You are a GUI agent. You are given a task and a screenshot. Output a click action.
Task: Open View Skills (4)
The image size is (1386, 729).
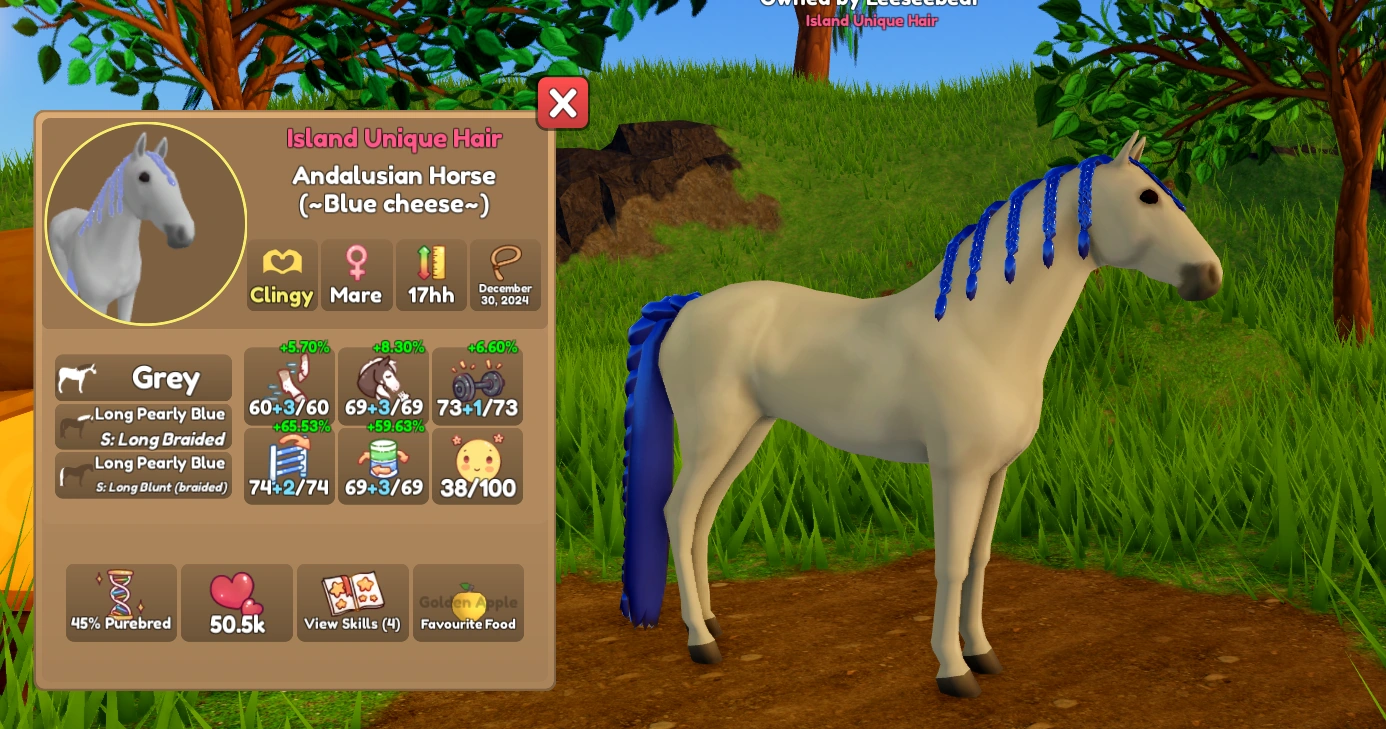(x=352, y=602)
